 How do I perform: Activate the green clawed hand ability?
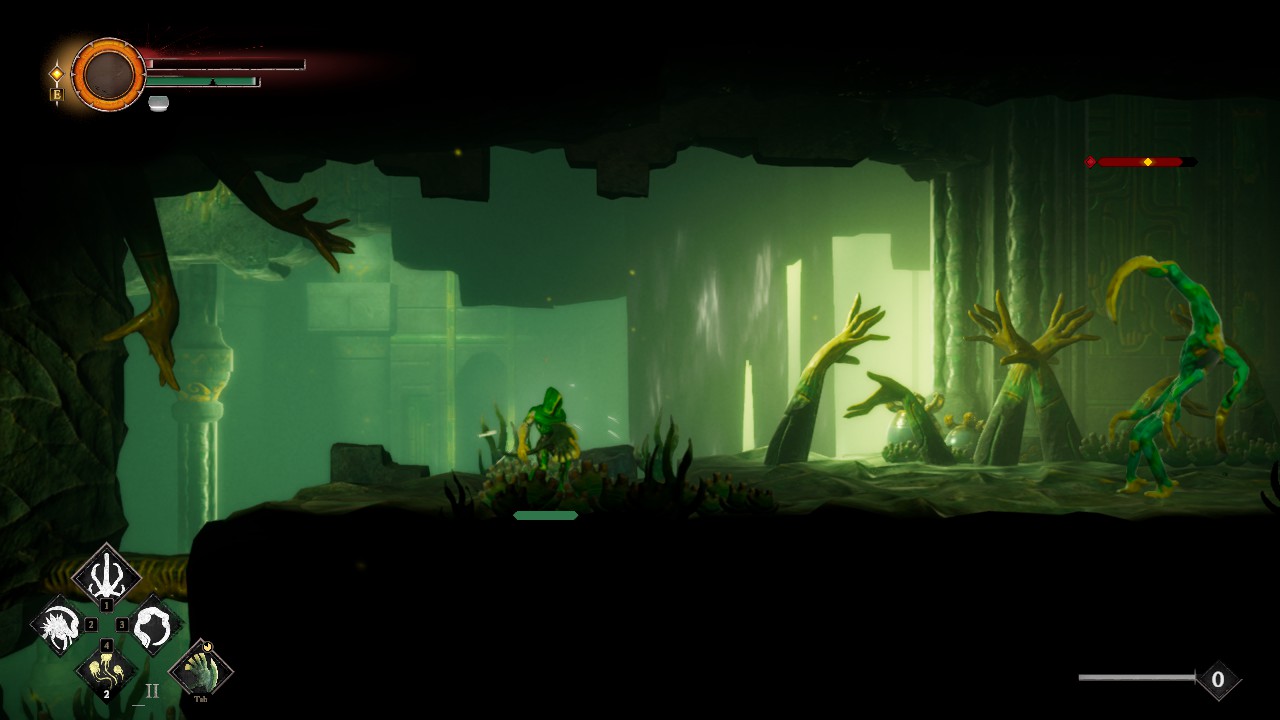tap(200, 669)
